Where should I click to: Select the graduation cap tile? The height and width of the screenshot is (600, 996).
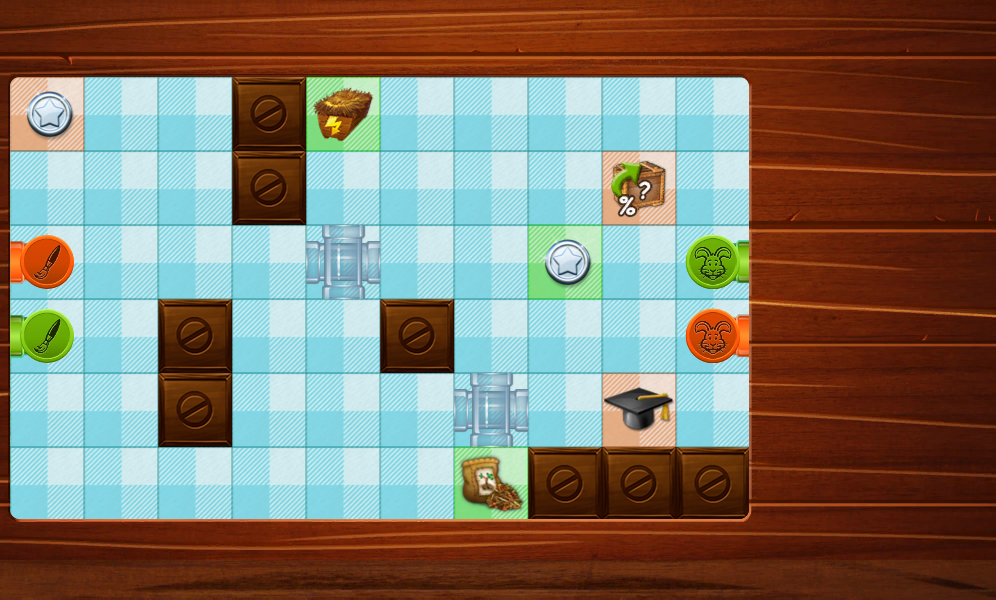(638, 408)
